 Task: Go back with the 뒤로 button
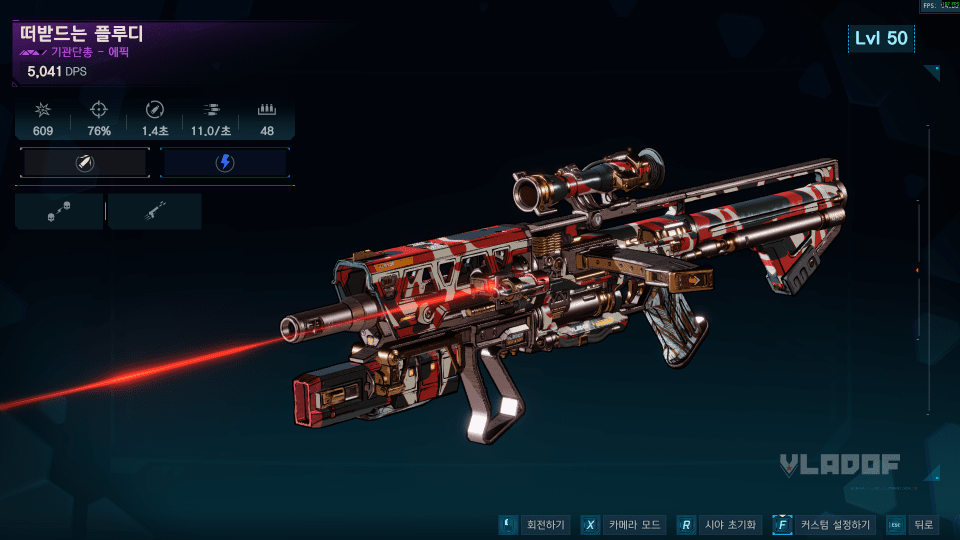[x=912, y=525]
